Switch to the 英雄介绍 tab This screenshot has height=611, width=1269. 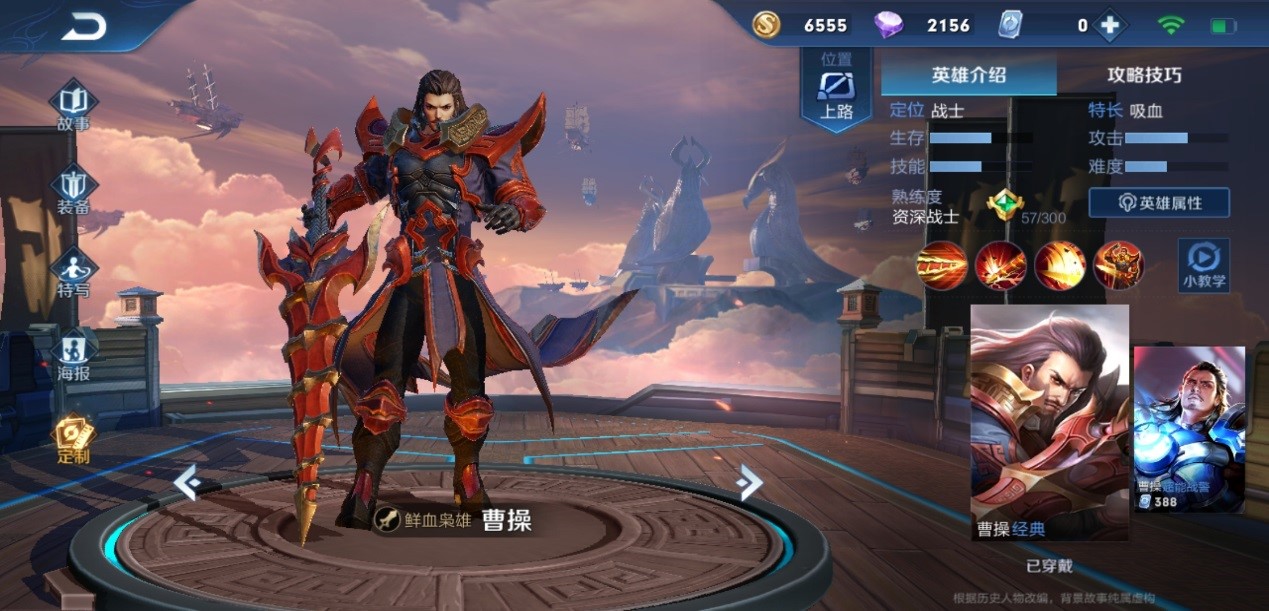click(968, 75)
